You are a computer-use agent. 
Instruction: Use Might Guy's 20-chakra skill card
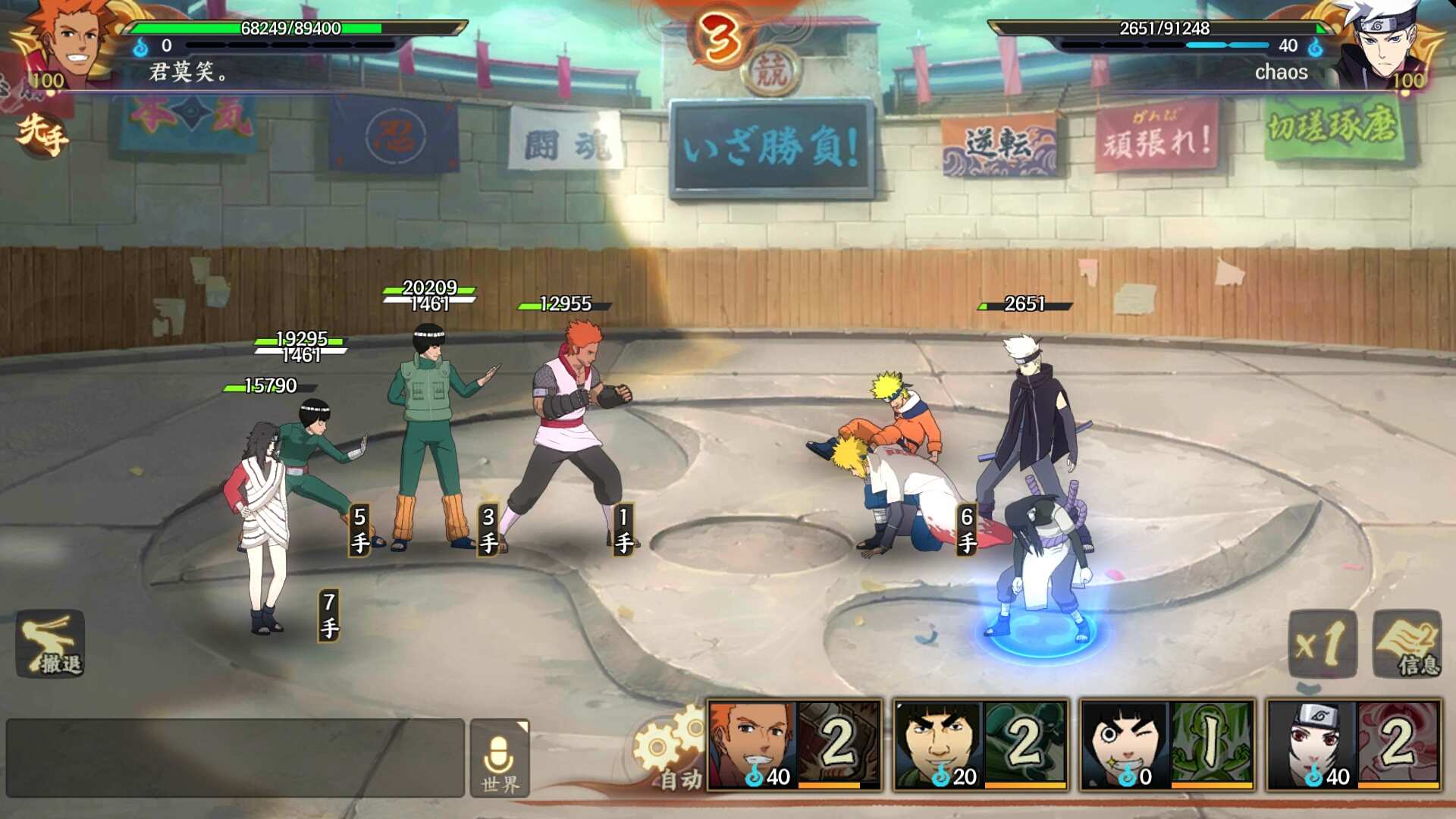tap(981, 745)
